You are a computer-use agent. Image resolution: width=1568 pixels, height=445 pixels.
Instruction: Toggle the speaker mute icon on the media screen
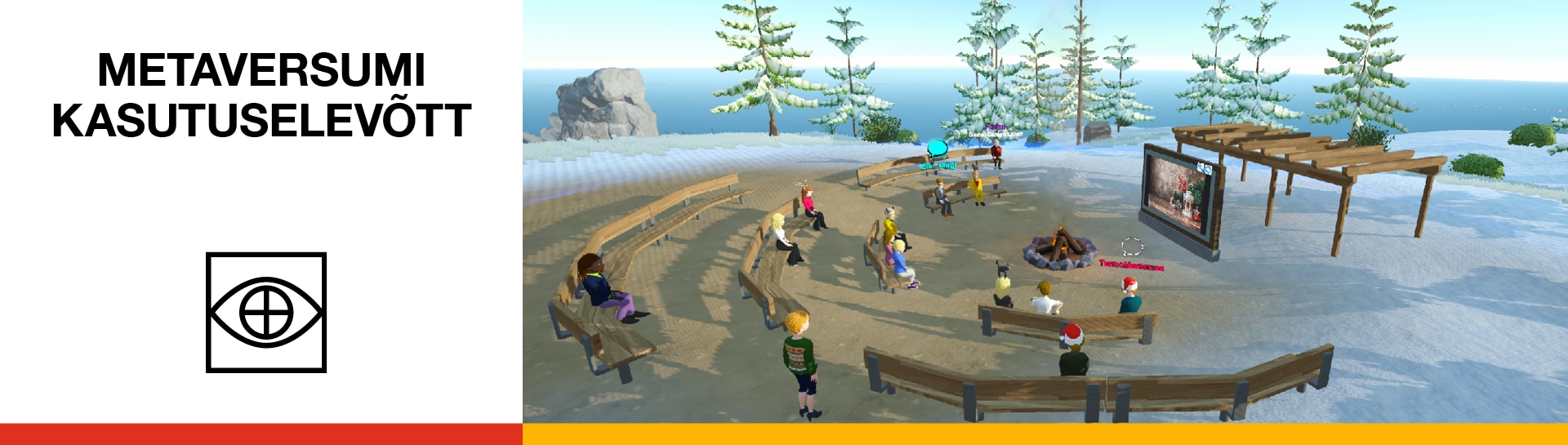point(1200,167)
